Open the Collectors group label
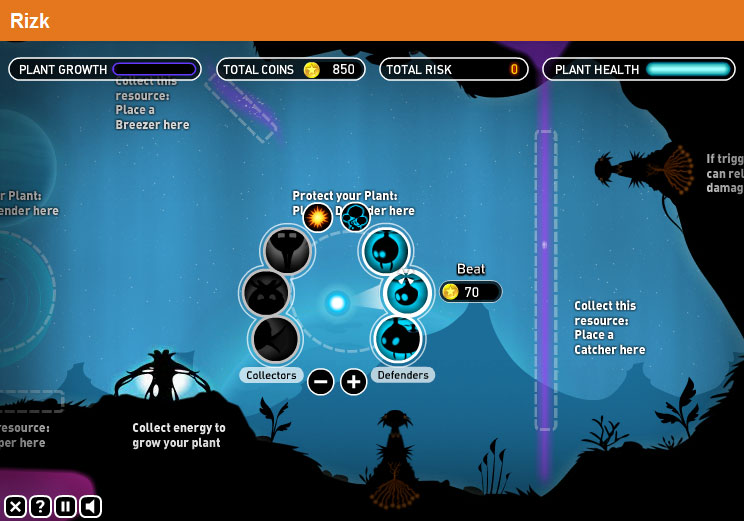744x521 pixels. coord(271,375)
